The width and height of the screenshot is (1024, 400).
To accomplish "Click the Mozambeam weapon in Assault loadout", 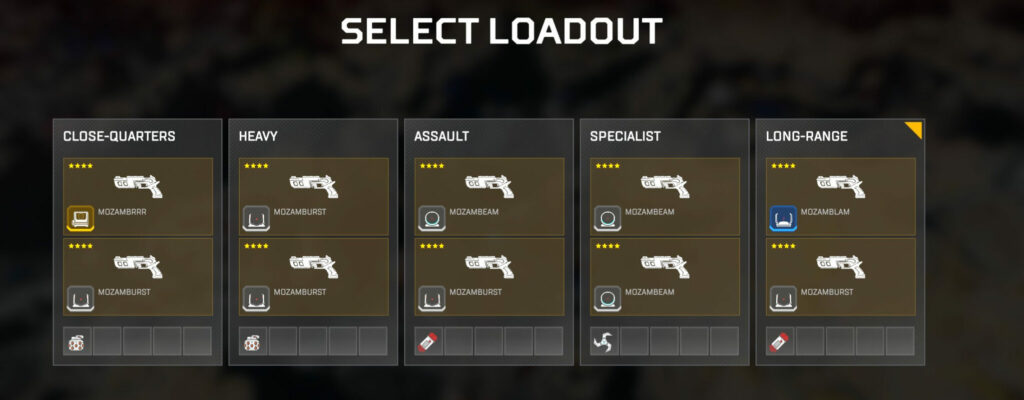I will pos(489,196).
